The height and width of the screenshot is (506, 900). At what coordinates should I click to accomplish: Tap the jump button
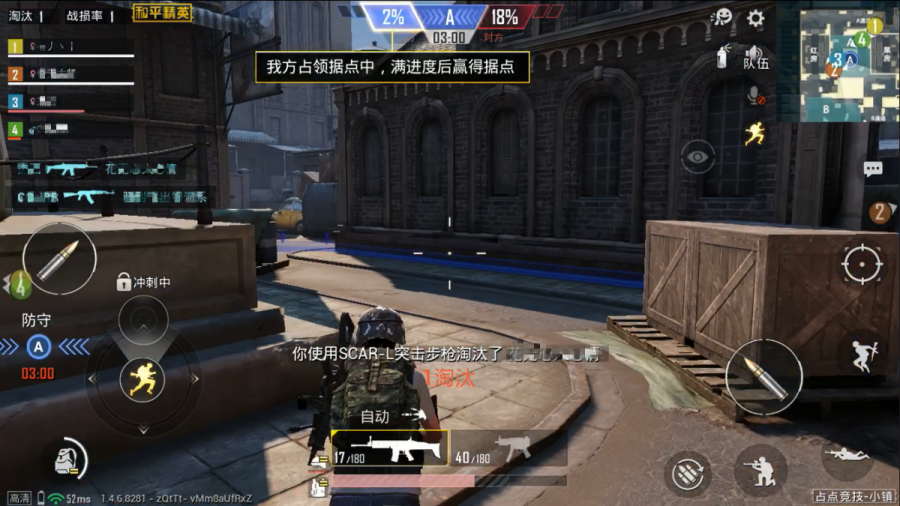862,355
